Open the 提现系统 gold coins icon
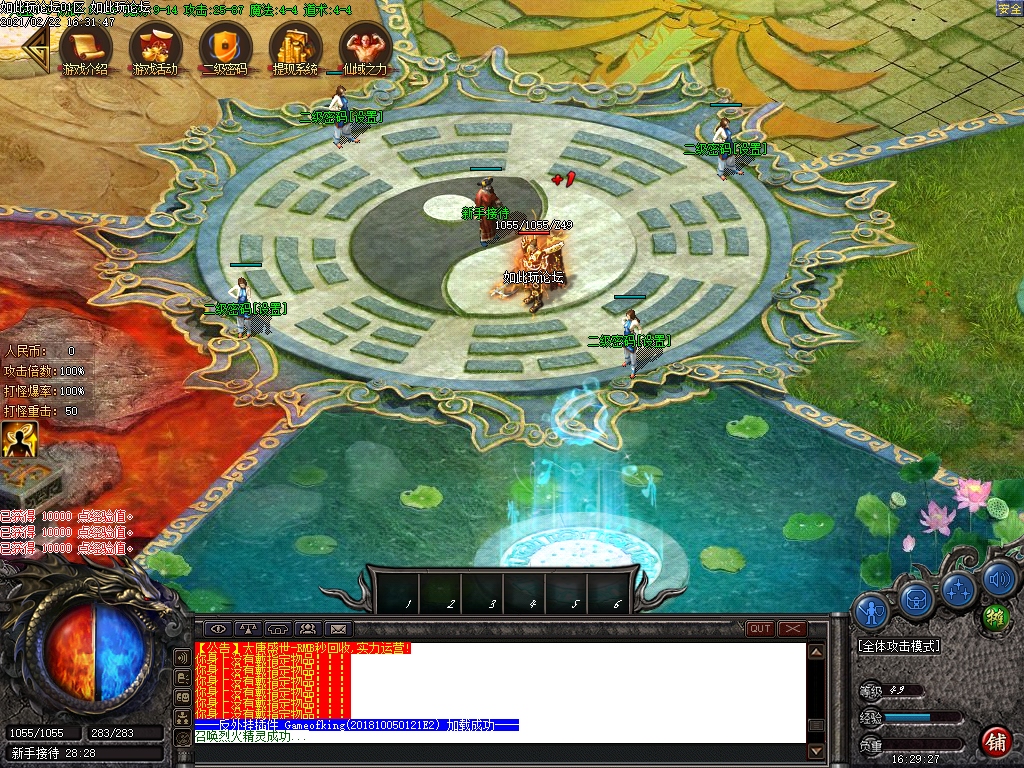Screen dimensions: 1024x768 [294, 47]
